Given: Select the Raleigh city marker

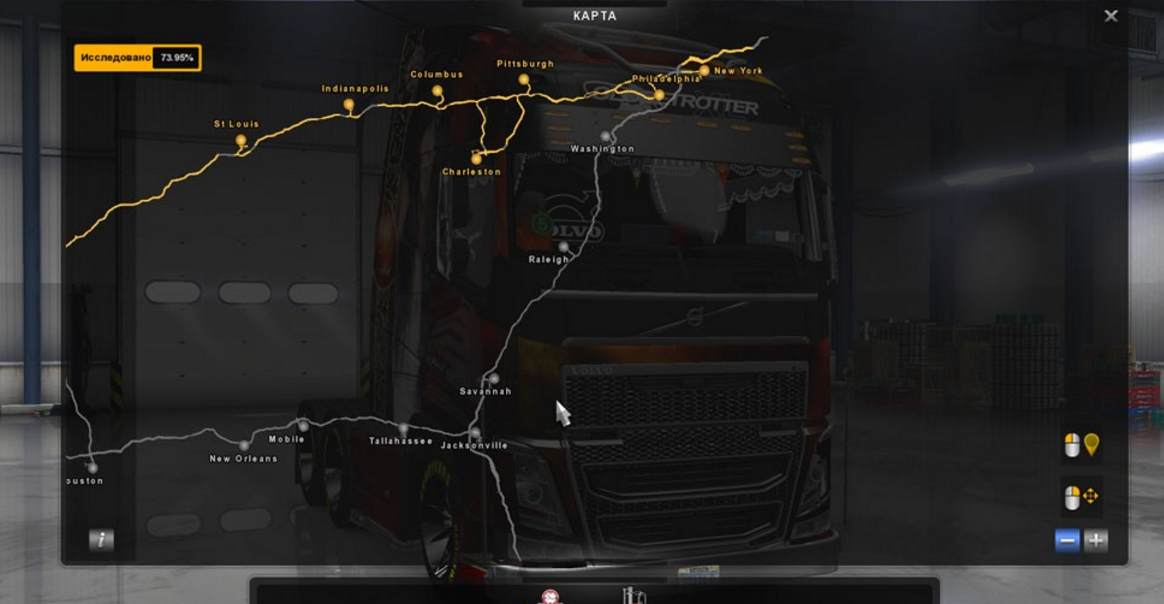Looking at the screenshot, I should tap(564, 246).
